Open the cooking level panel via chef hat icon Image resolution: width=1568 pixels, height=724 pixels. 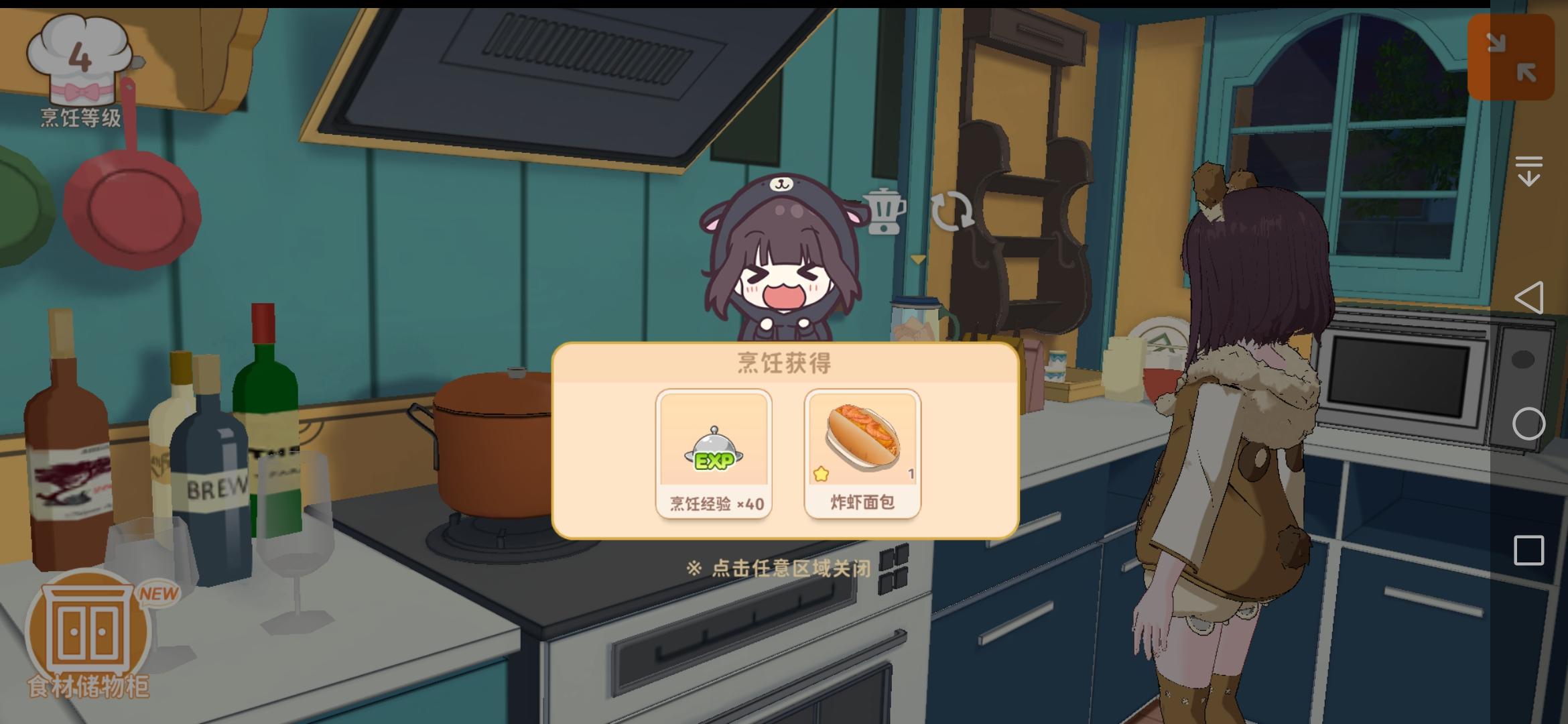click(80, 60)
